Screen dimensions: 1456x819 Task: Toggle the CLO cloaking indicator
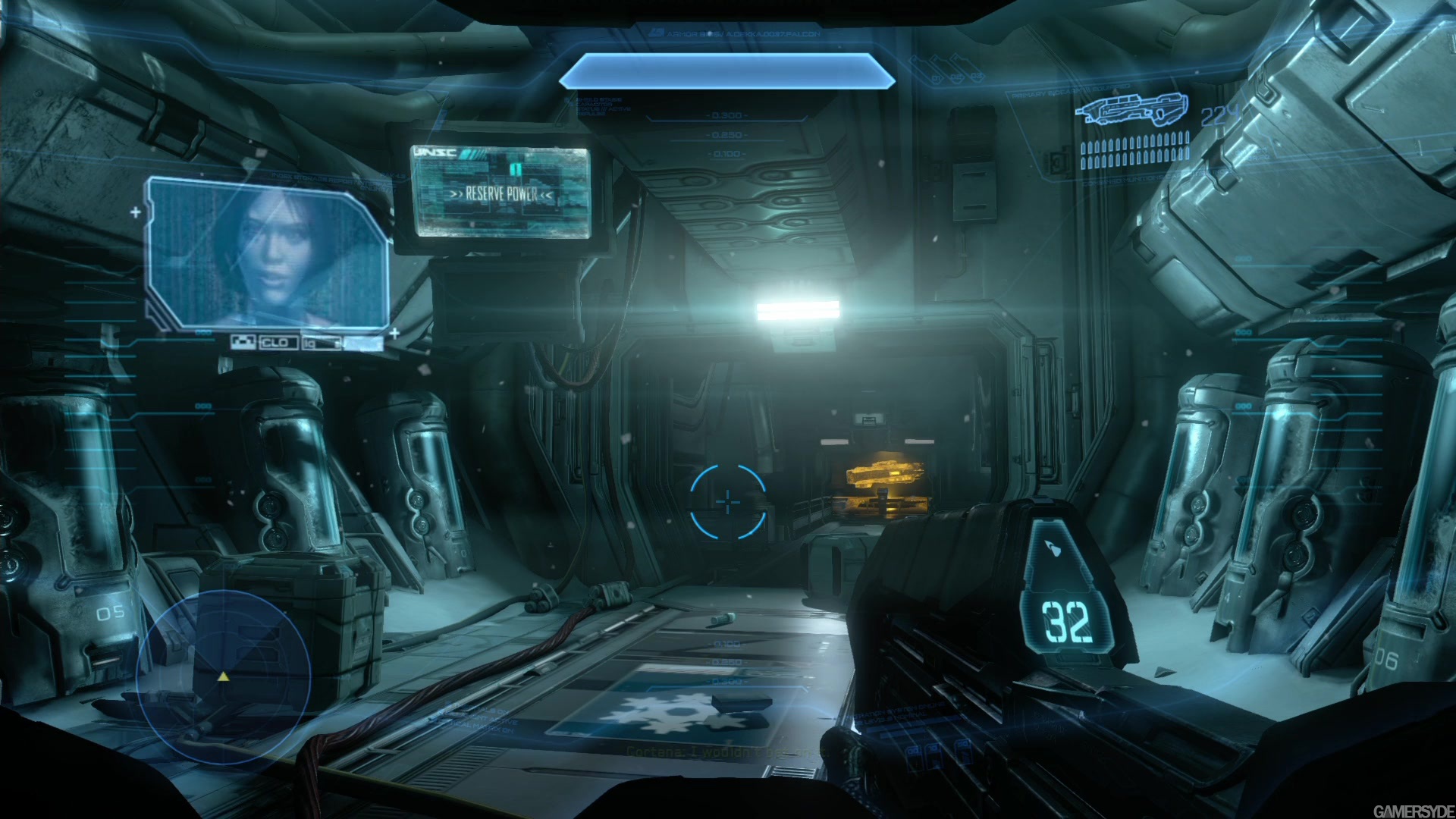tap(276, 342)
